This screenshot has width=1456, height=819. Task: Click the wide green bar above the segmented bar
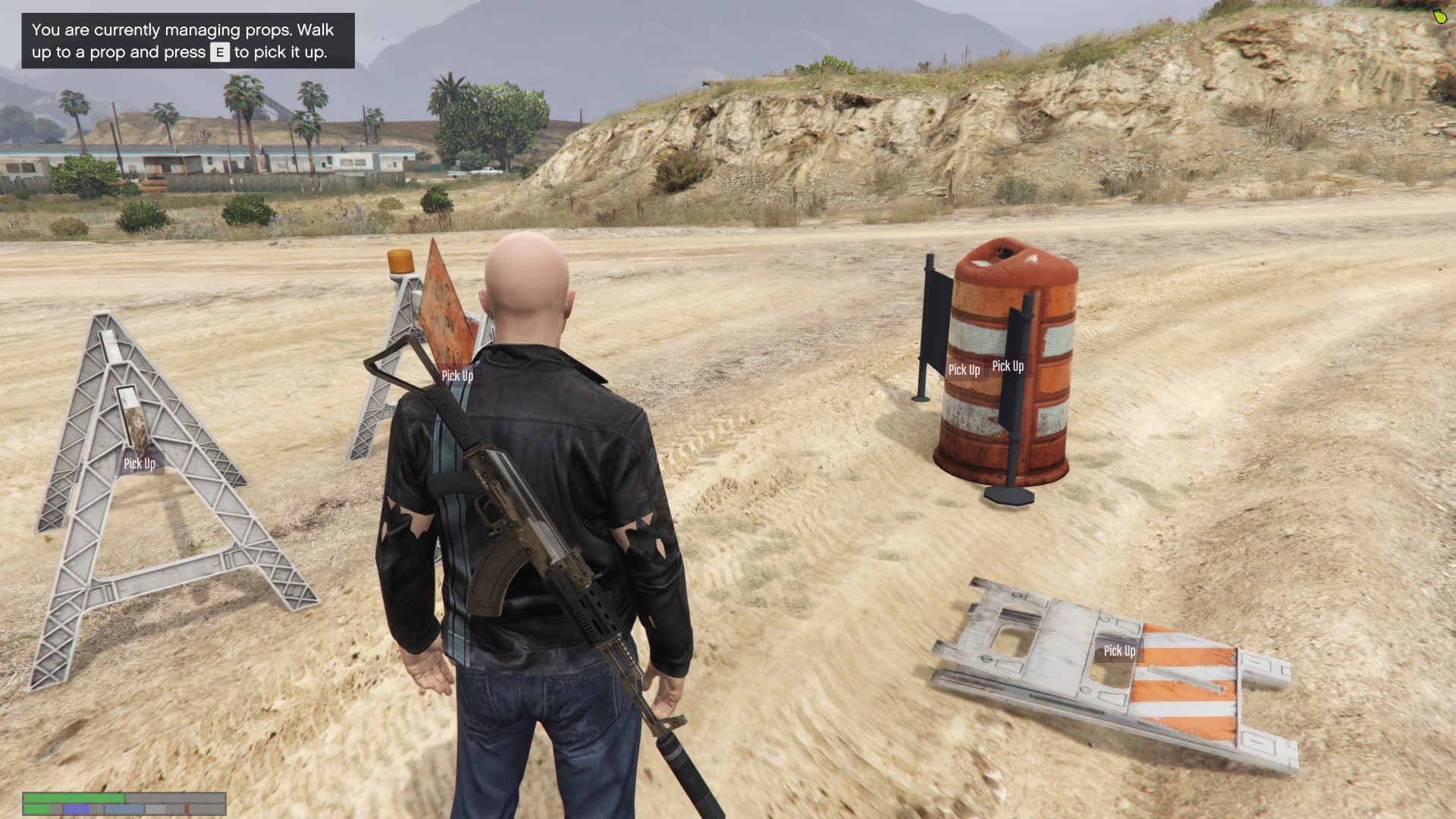(76, 797)
